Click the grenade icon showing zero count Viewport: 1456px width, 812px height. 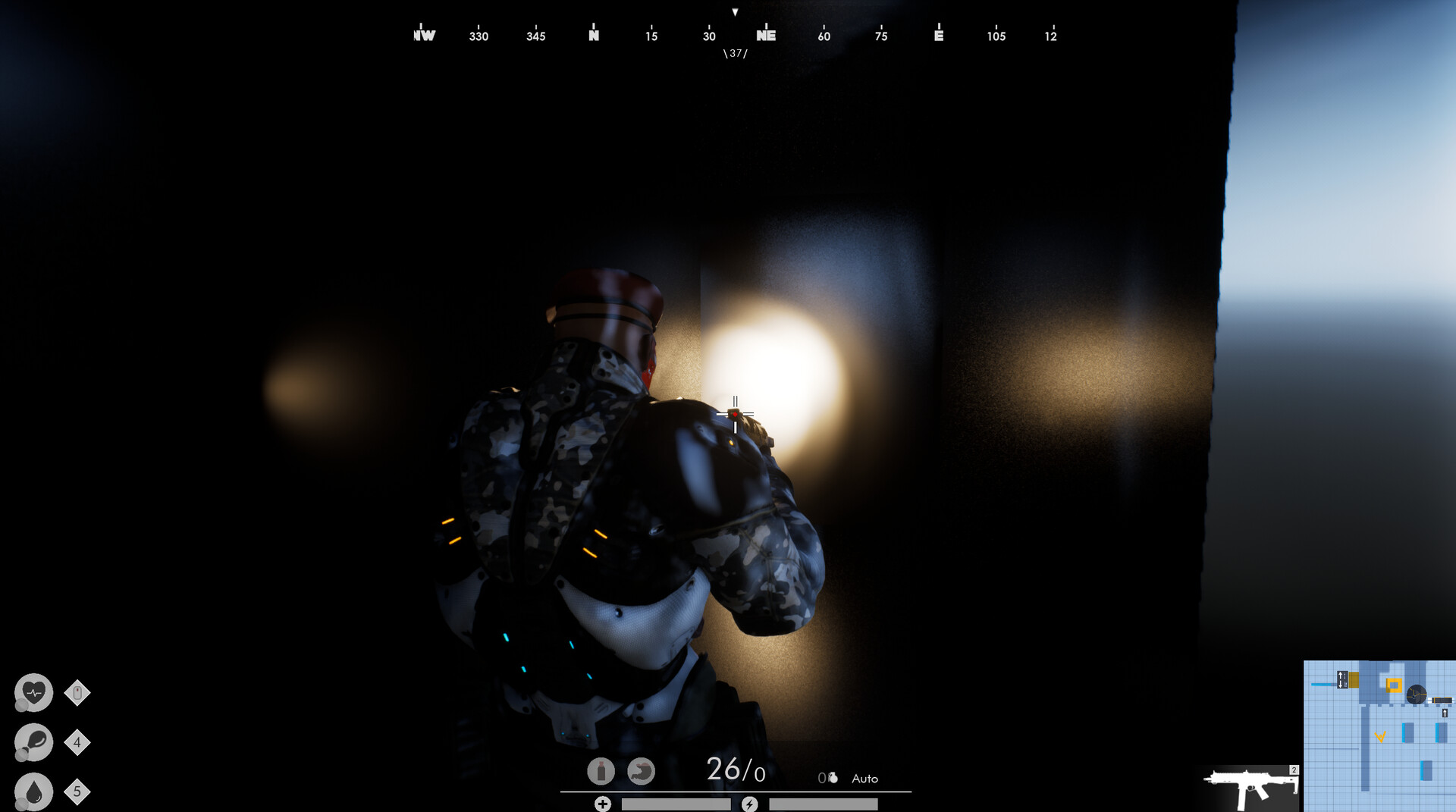pos(828,775)
